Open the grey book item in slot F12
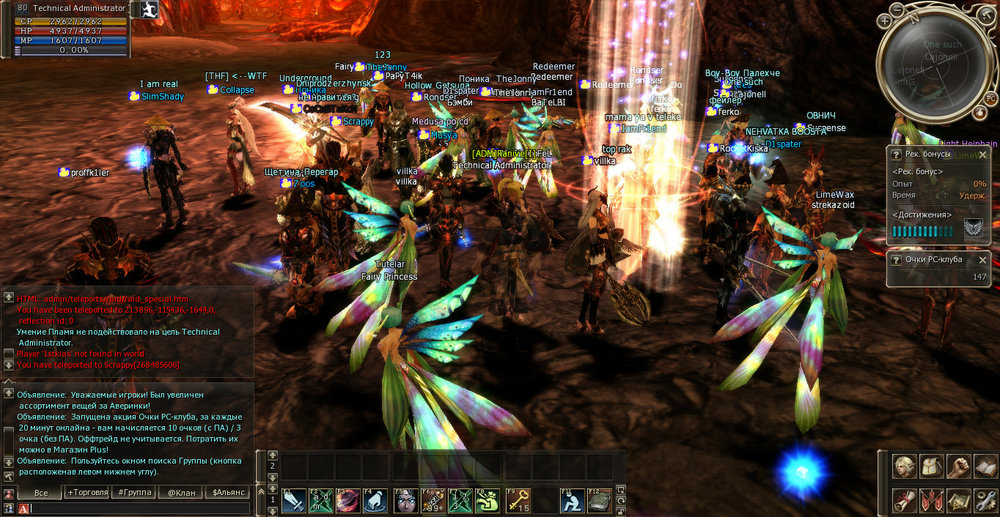The height and width of the screenshot is (517, 1000). pos(599,499)
